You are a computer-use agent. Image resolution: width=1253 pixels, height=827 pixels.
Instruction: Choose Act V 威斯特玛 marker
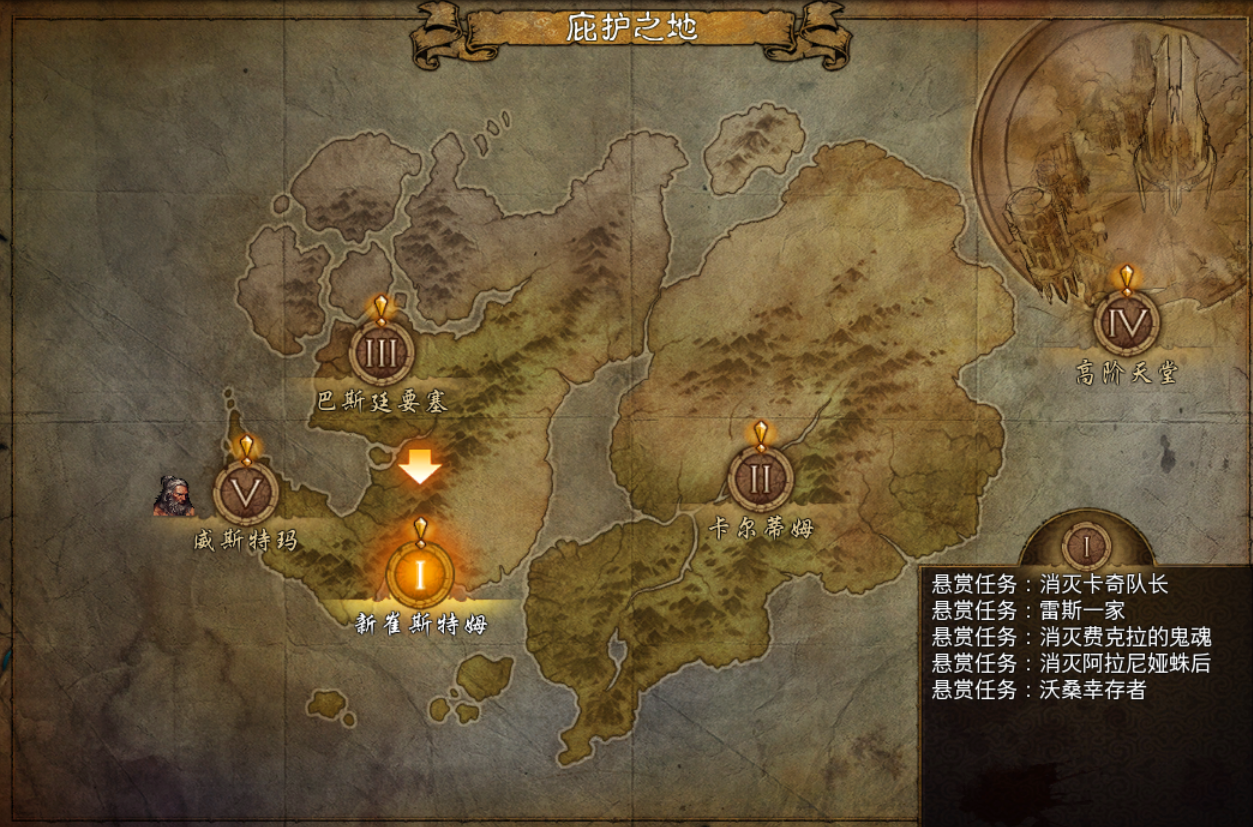point(246,491)
